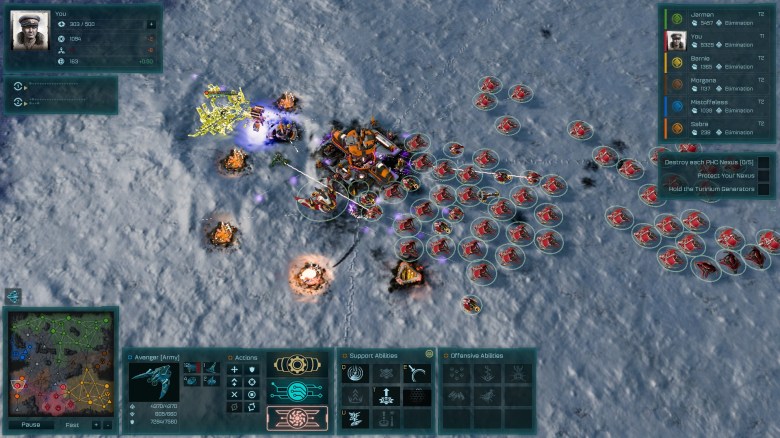Pause the game
The image size is (780, 438).
pos(31,424)
